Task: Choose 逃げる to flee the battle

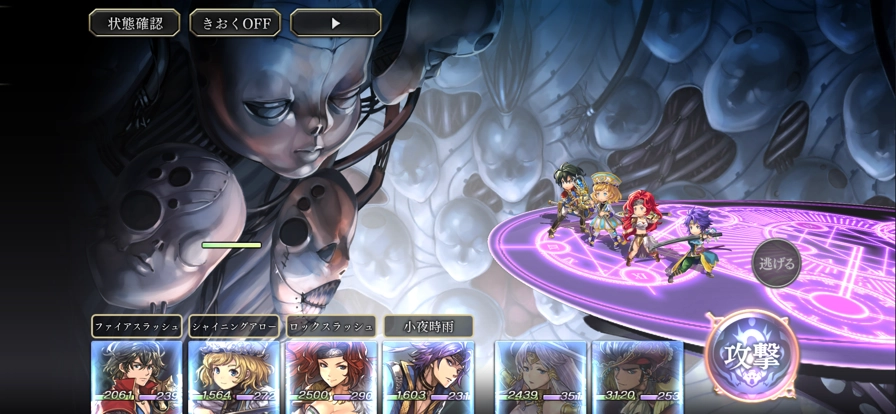Action: point(776,265)
